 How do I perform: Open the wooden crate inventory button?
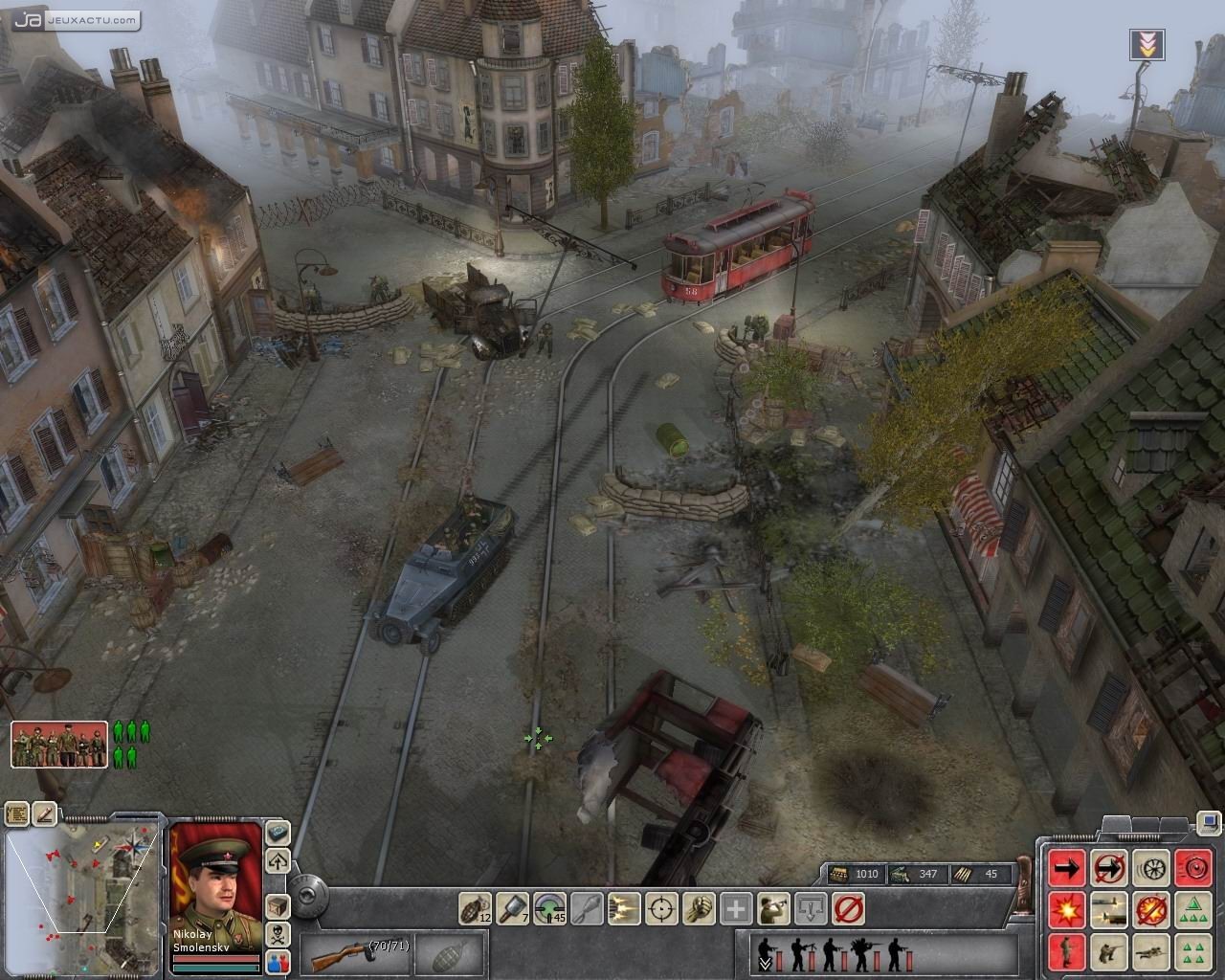[278, 905]
